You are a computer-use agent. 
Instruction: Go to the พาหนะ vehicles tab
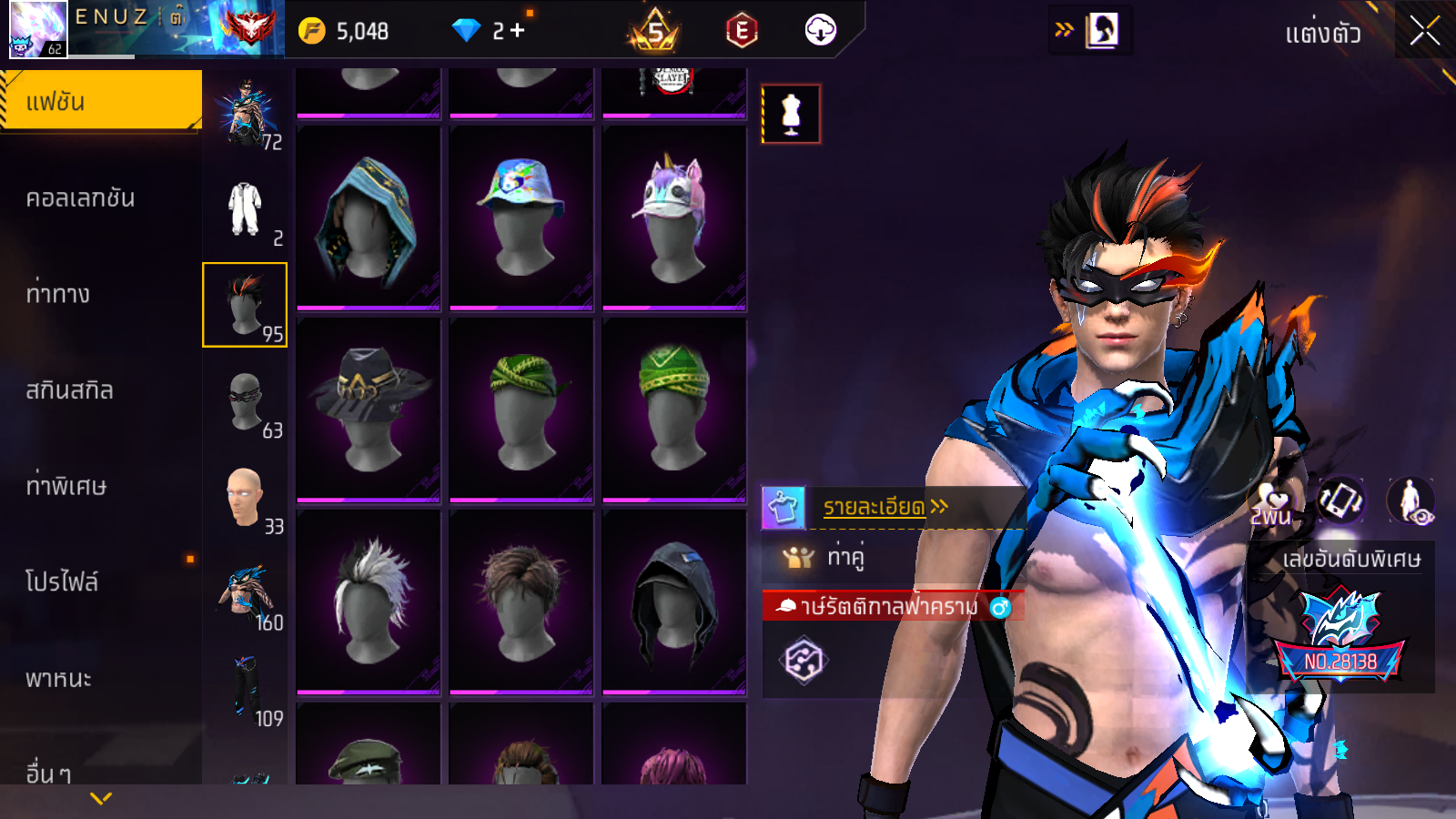point(59,679)
